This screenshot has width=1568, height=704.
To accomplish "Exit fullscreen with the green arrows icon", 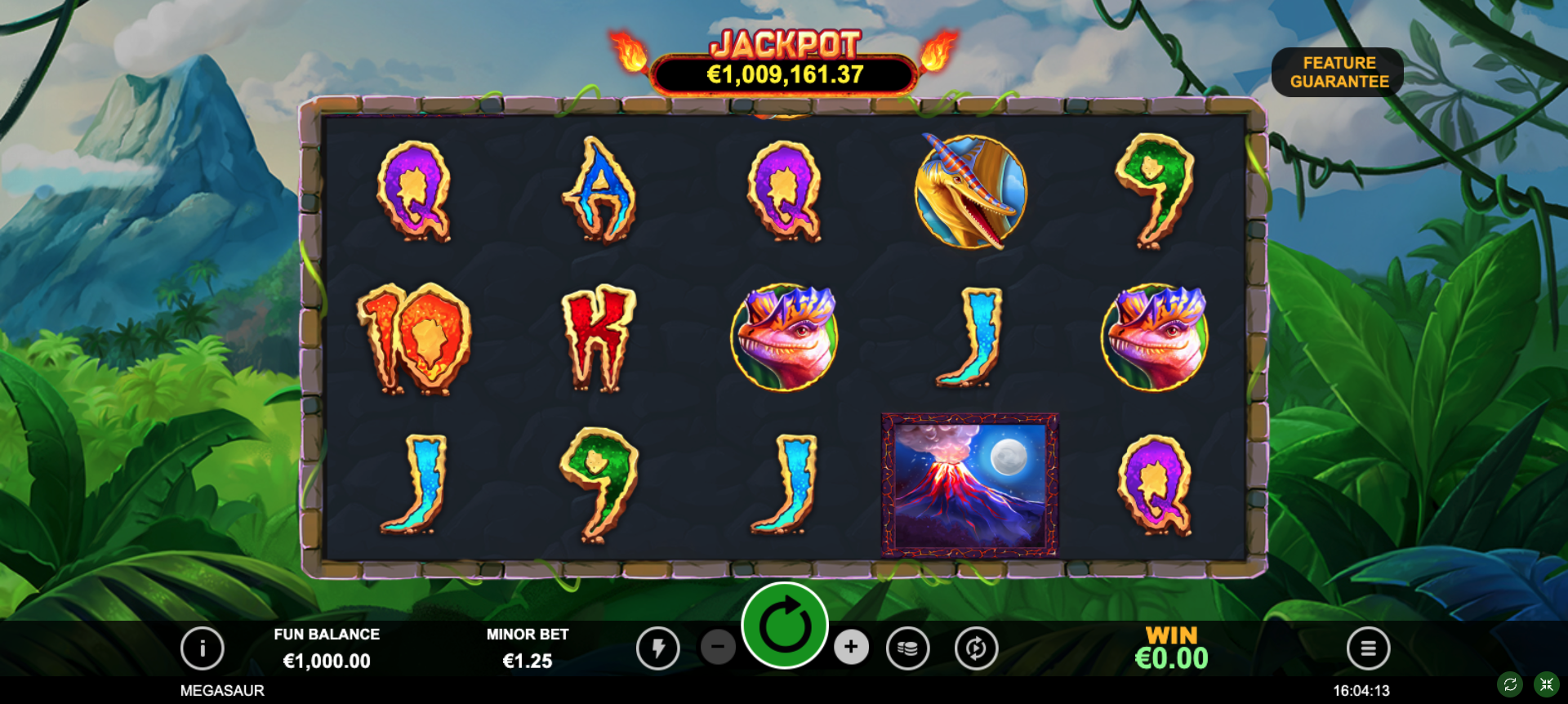I will point(1546,684).
